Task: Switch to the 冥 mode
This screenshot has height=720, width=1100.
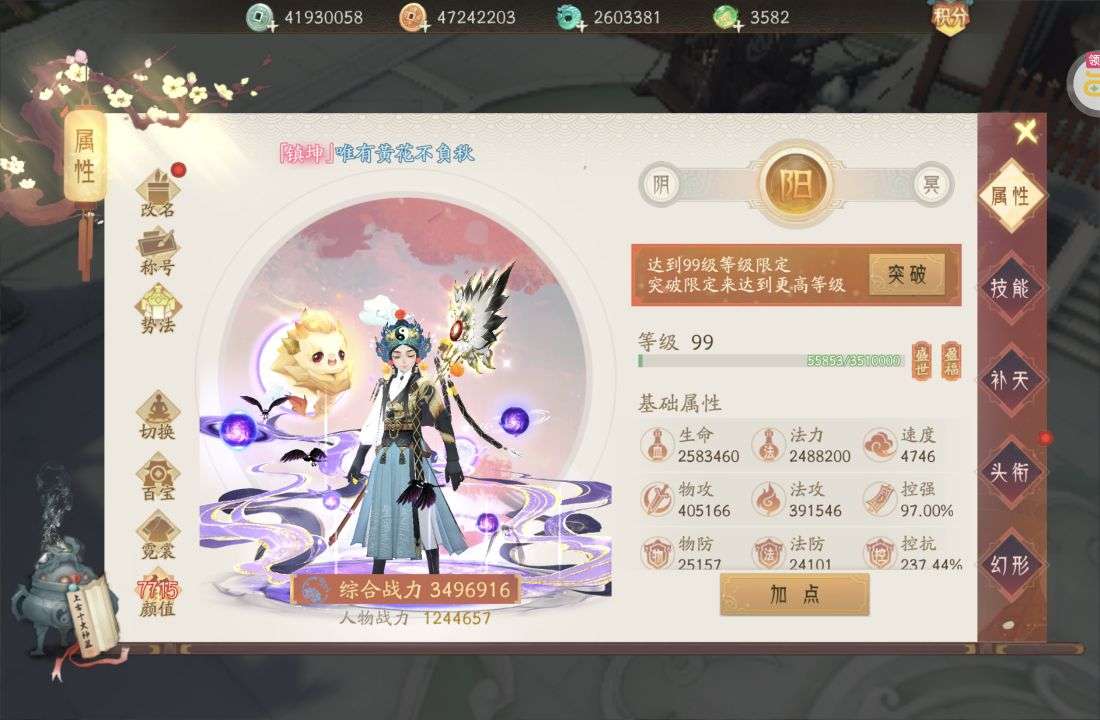Action: click(931, 185)
